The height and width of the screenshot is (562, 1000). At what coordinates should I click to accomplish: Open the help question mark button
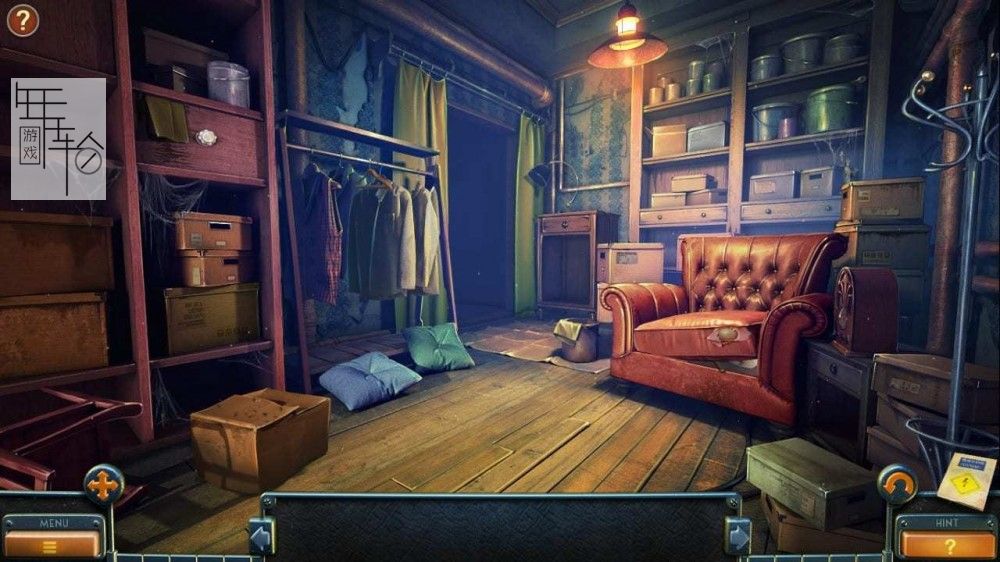22,19
